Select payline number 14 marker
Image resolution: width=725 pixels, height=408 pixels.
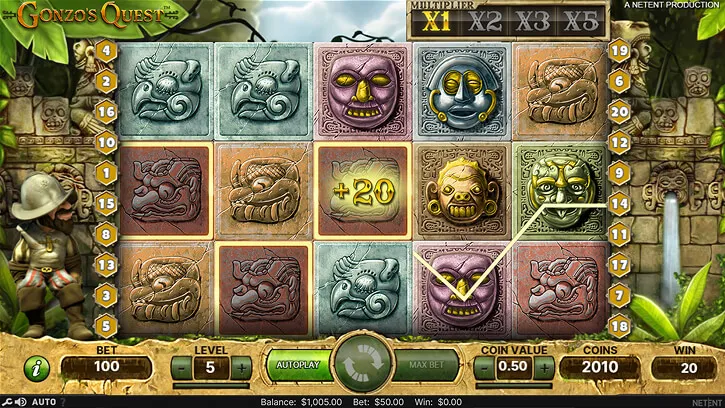[x=620, y=203]
